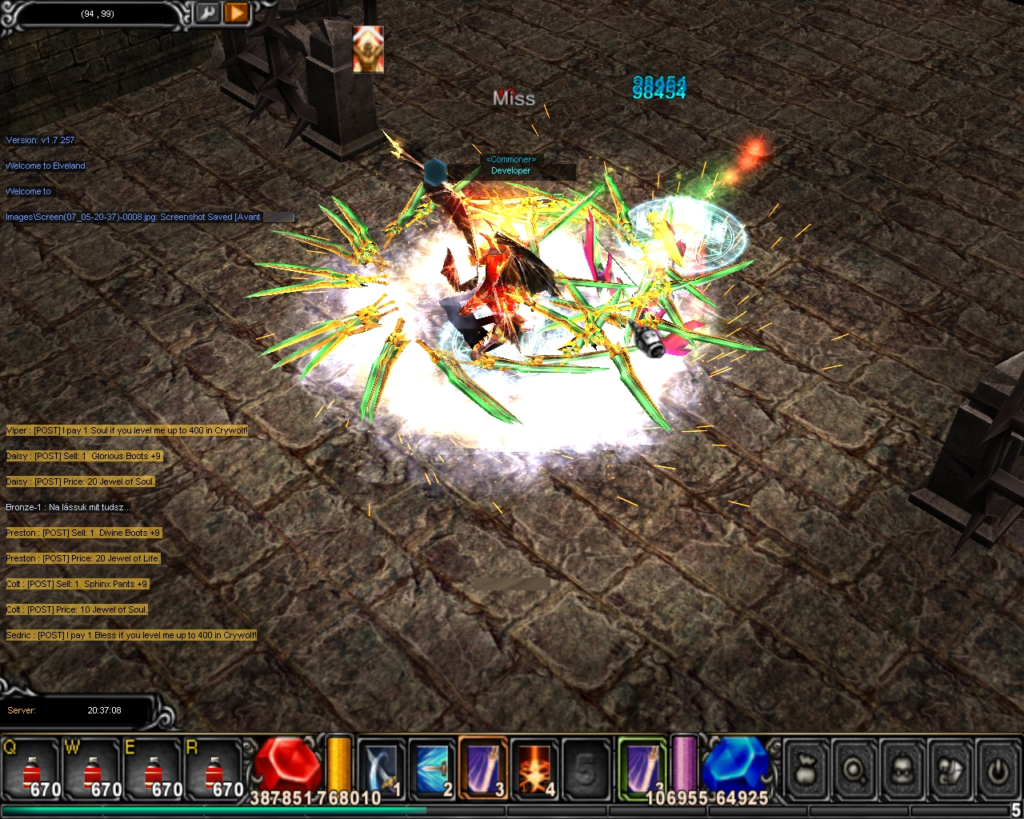Open the bag-shaped shop button
This screenshot has width=1024, height=819.
pos(805,767)
